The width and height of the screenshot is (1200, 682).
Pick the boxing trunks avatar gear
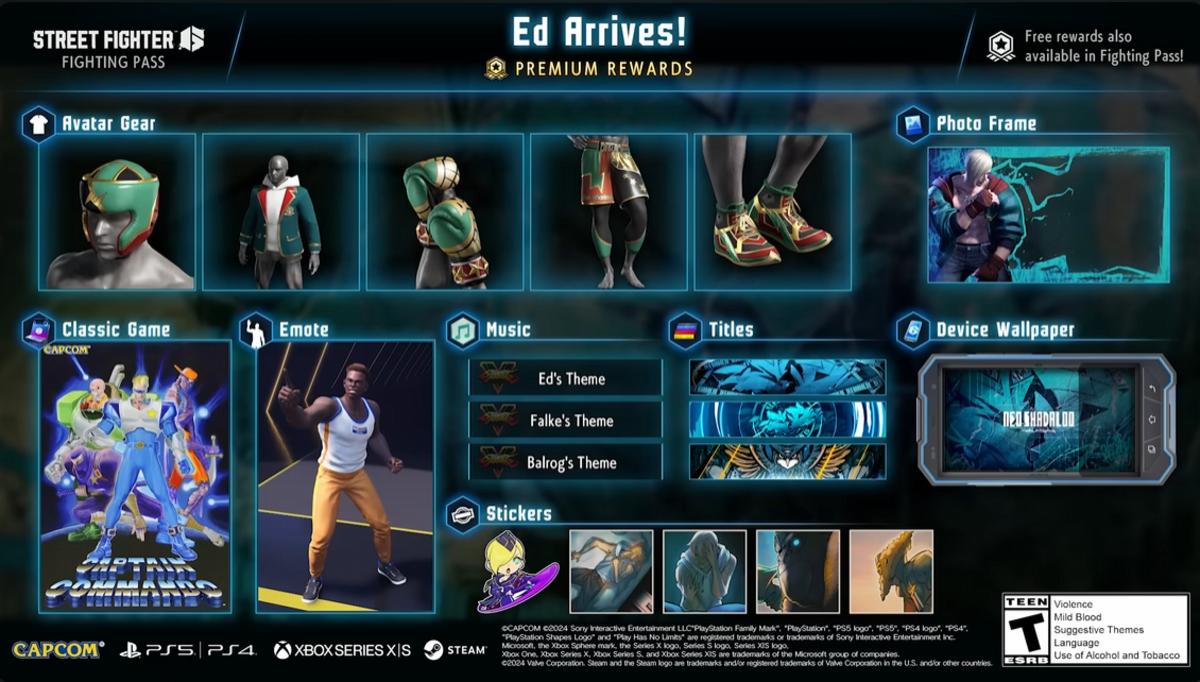tap(609, 212)
